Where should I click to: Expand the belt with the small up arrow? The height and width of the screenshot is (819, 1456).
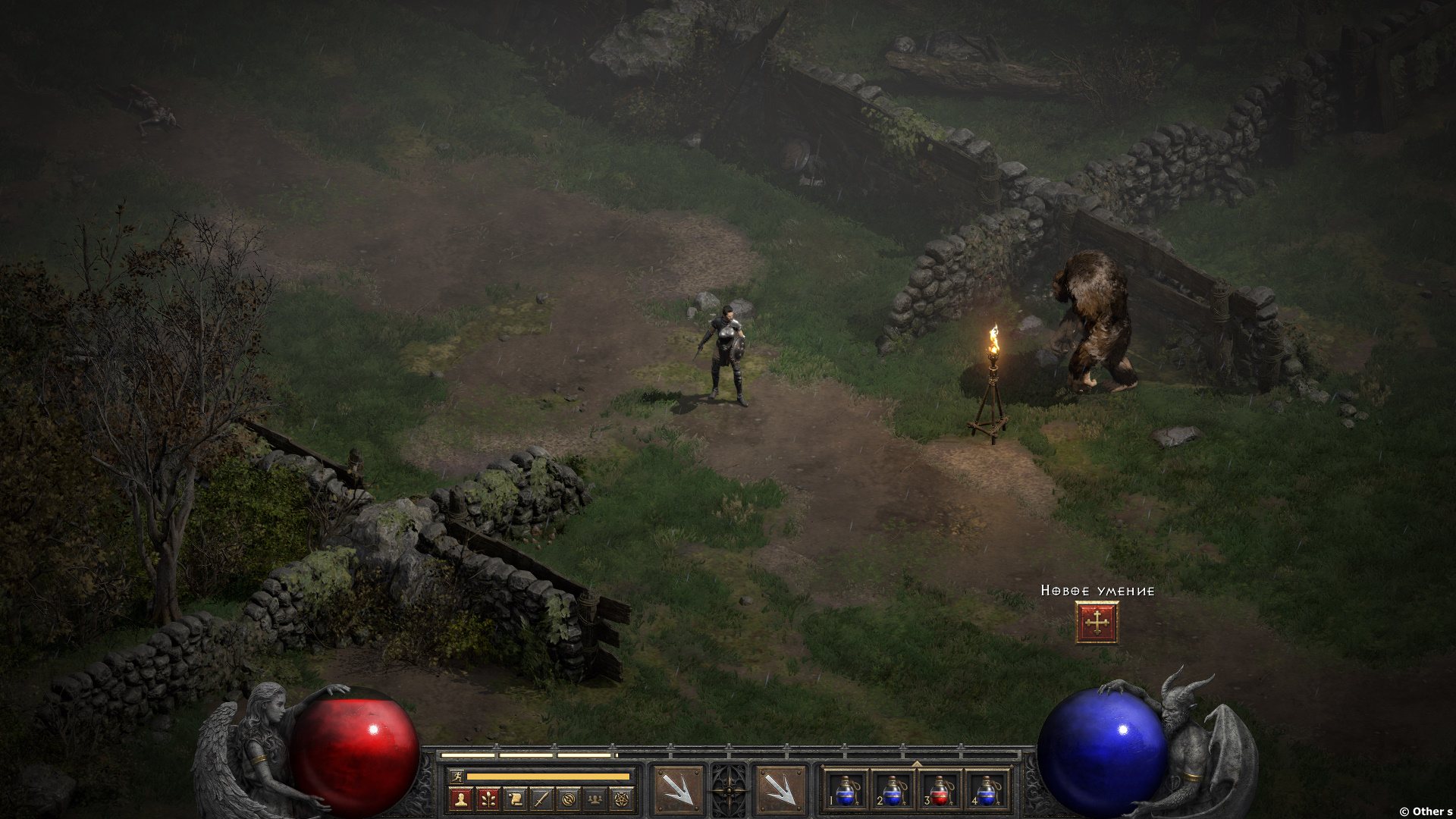click(x=917, y=764)
